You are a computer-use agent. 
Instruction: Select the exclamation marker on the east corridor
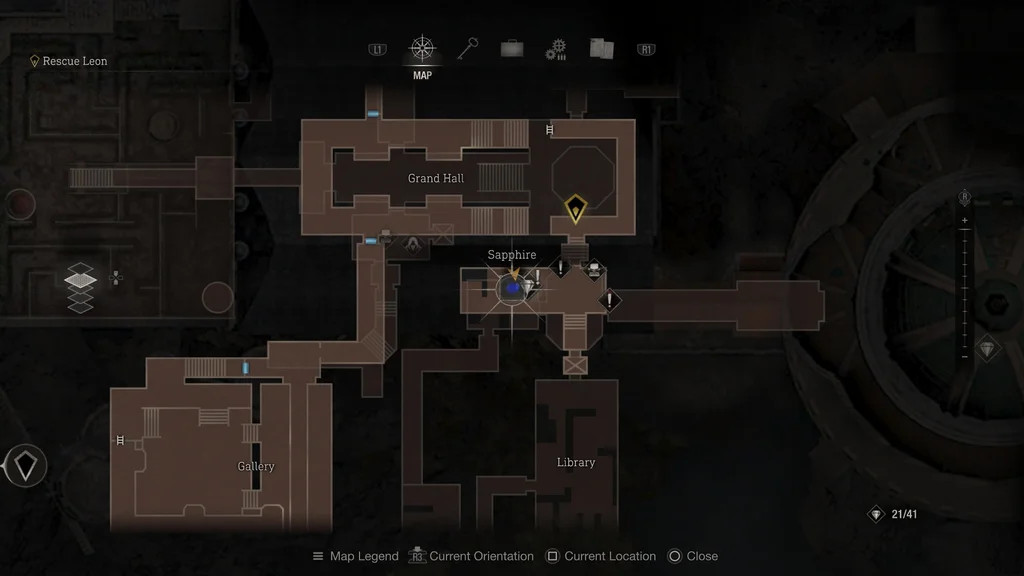(609, 300)
